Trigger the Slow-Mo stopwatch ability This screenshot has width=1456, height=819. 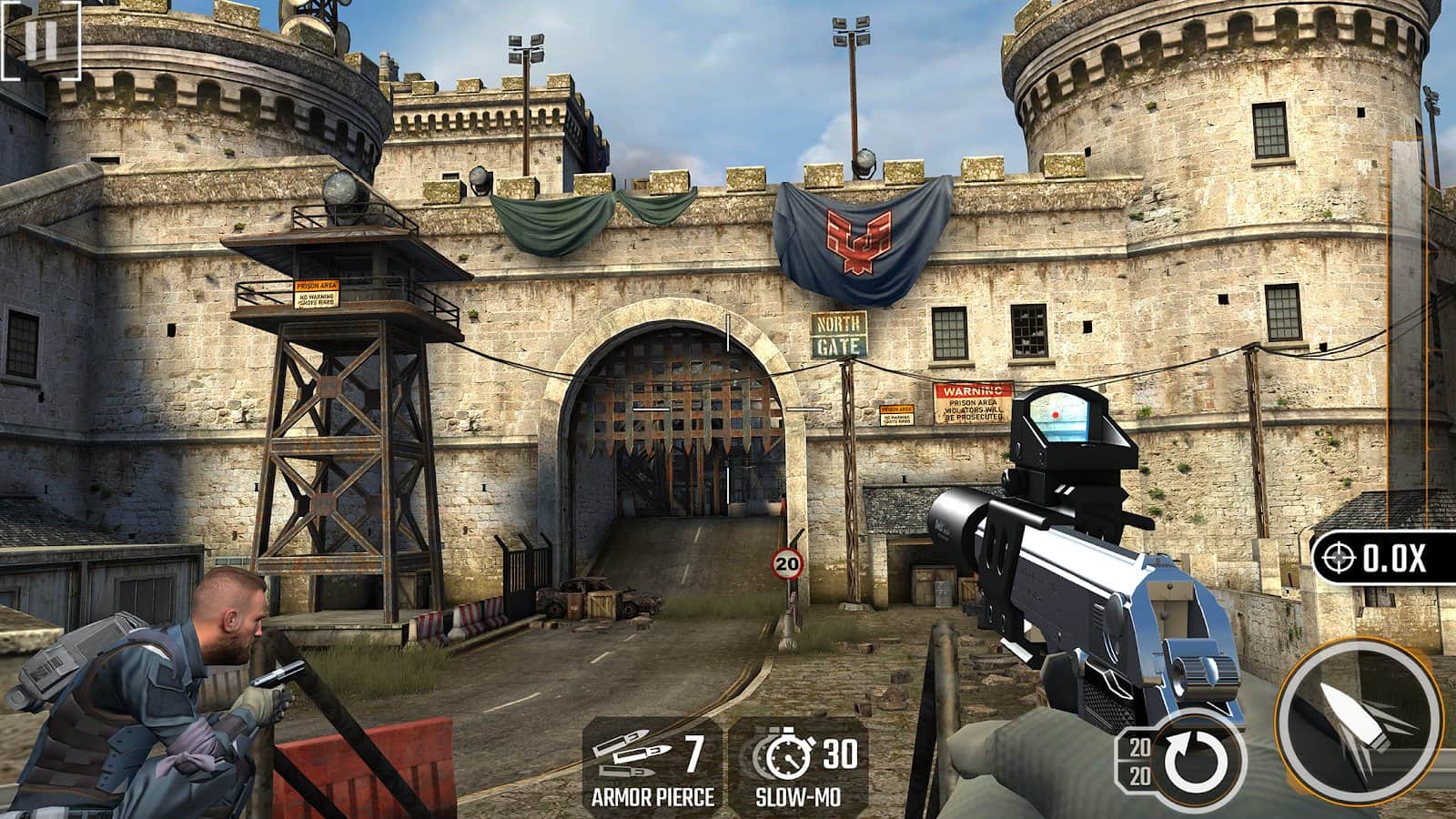click(x=790, y=753)
